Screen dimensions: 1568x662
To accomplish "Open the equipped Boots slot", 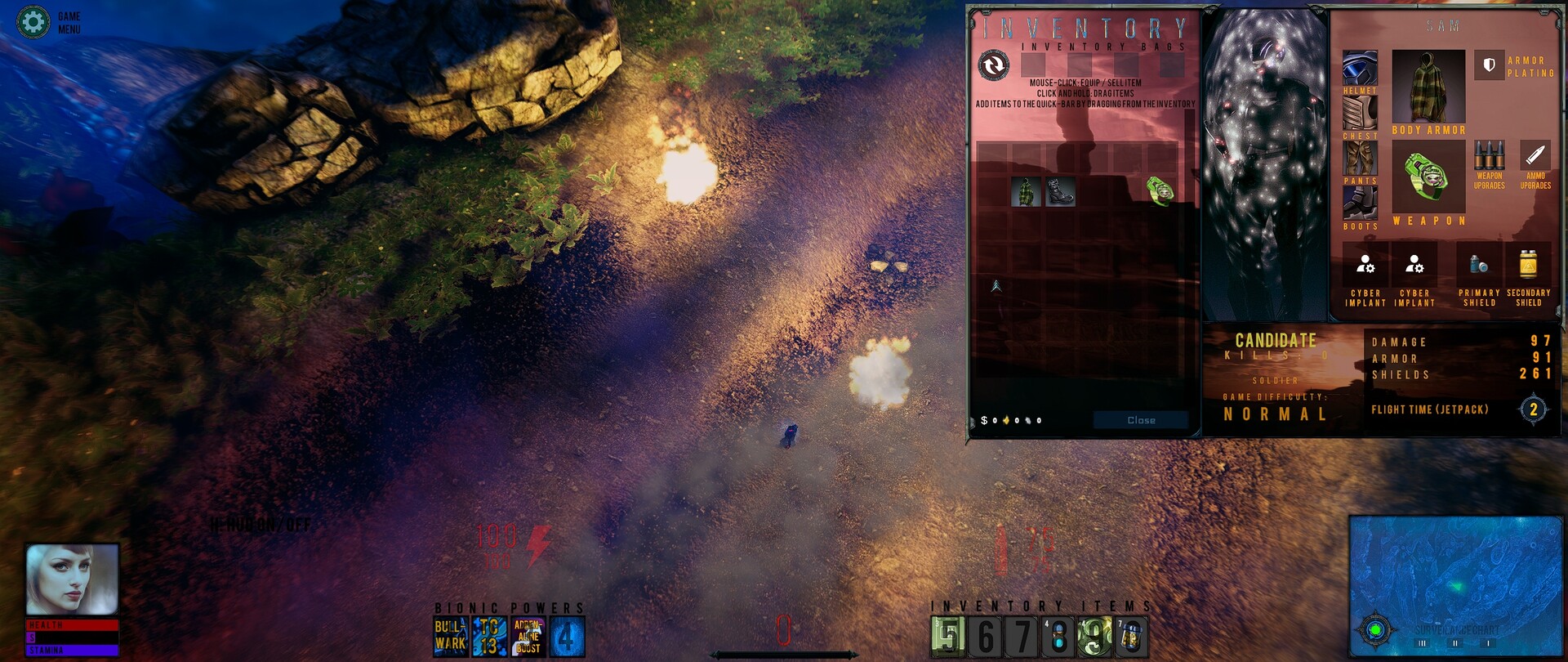I will [1360, 203].
